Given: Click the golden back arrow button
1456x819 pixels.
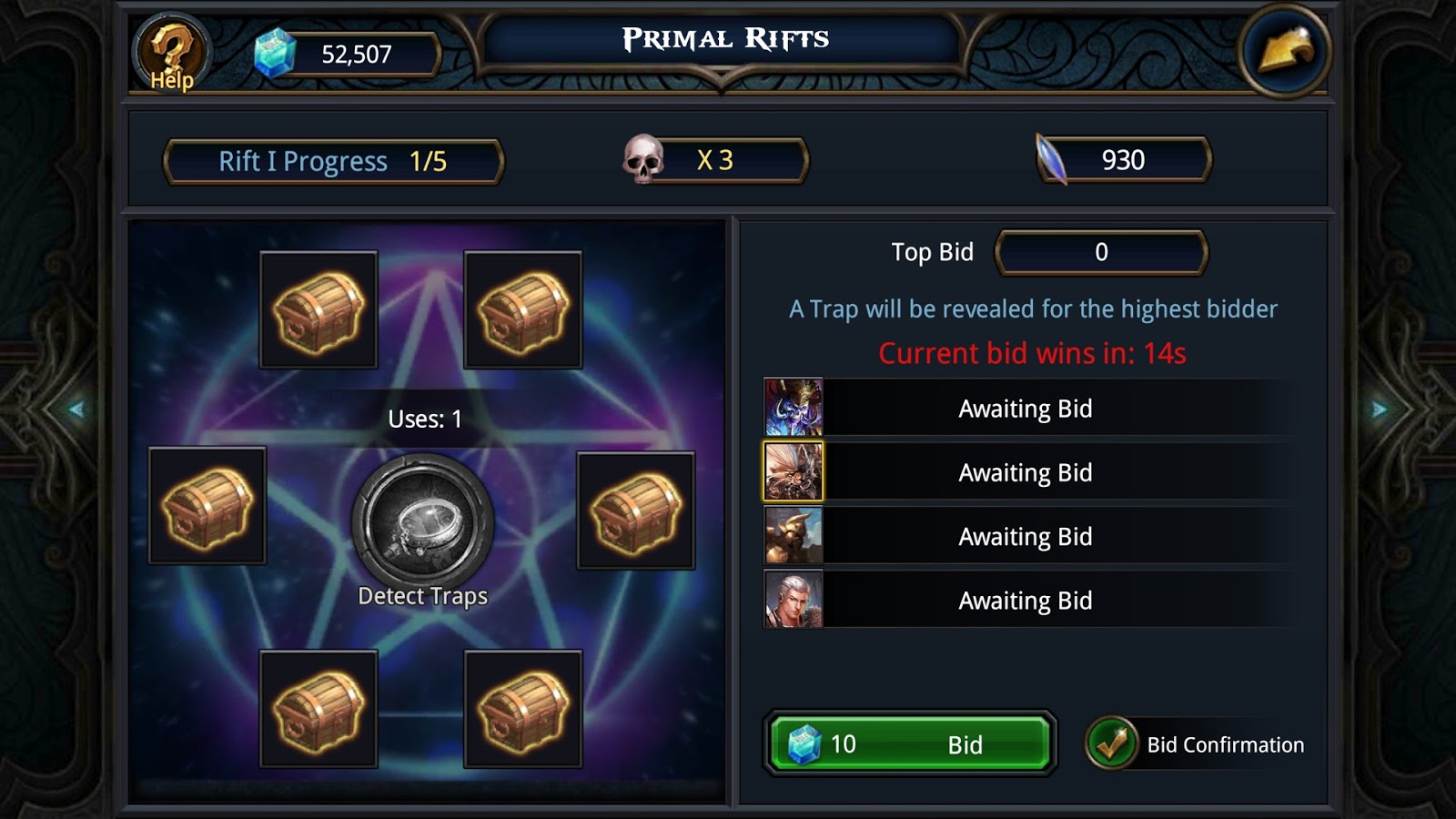Looking at the screenshot, I should pos(1285,50).
